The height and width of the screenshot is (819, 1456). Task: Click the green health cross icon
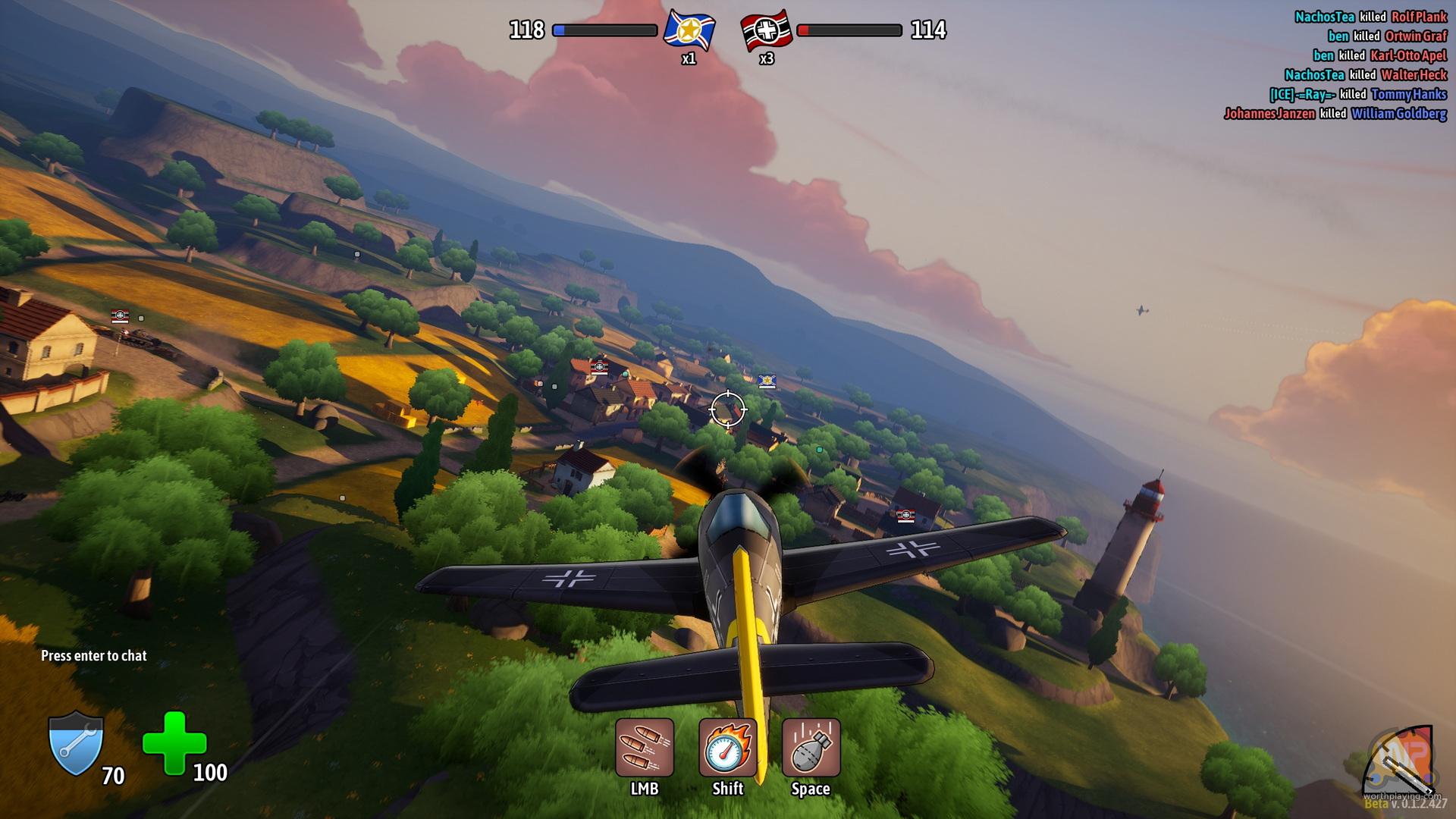click(174, 742)
